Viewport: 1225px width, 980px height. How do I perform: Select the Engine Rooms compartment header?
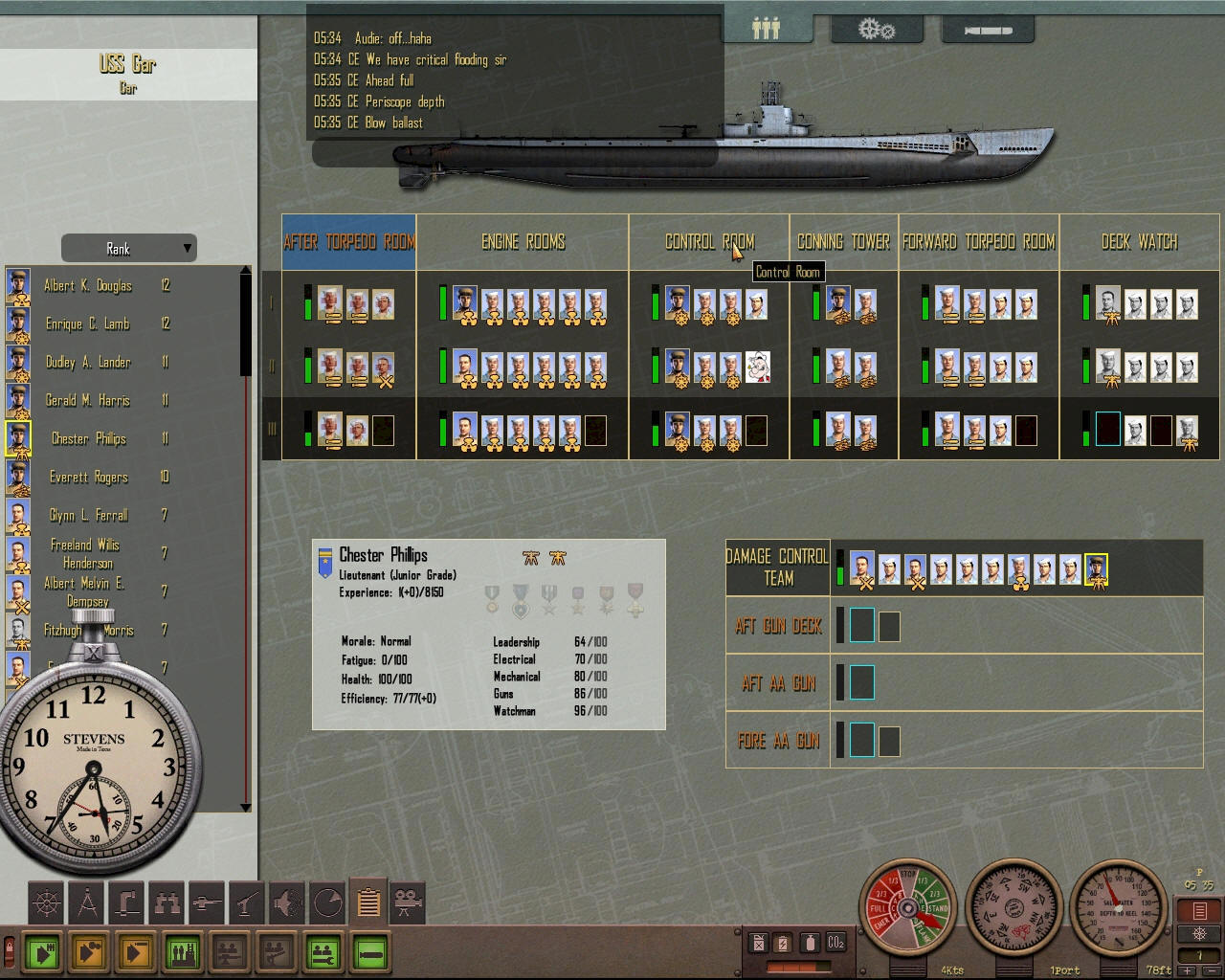523,242
